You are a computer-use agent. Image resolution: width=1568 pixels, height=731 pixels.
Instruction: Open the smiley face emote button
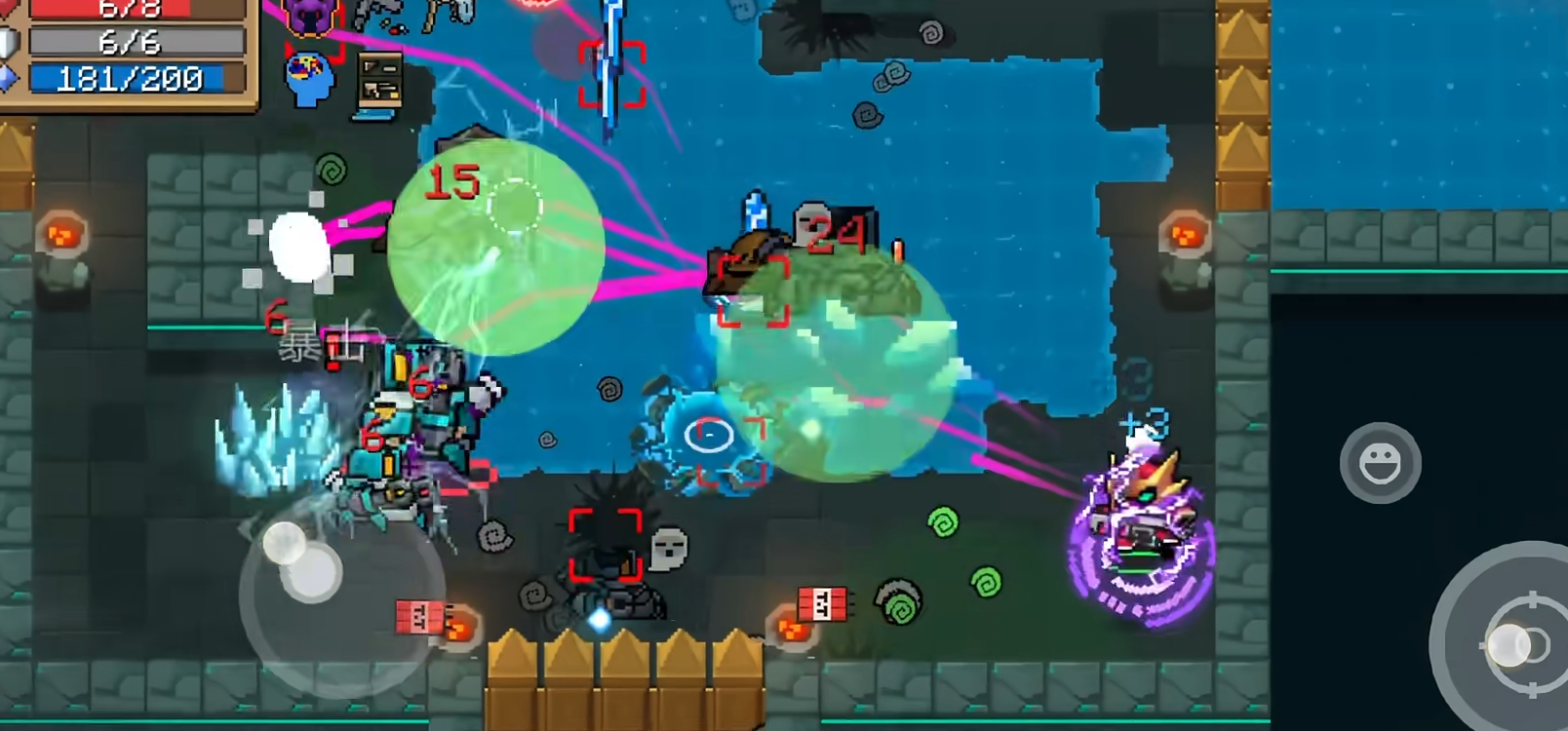pos(1380,464)
